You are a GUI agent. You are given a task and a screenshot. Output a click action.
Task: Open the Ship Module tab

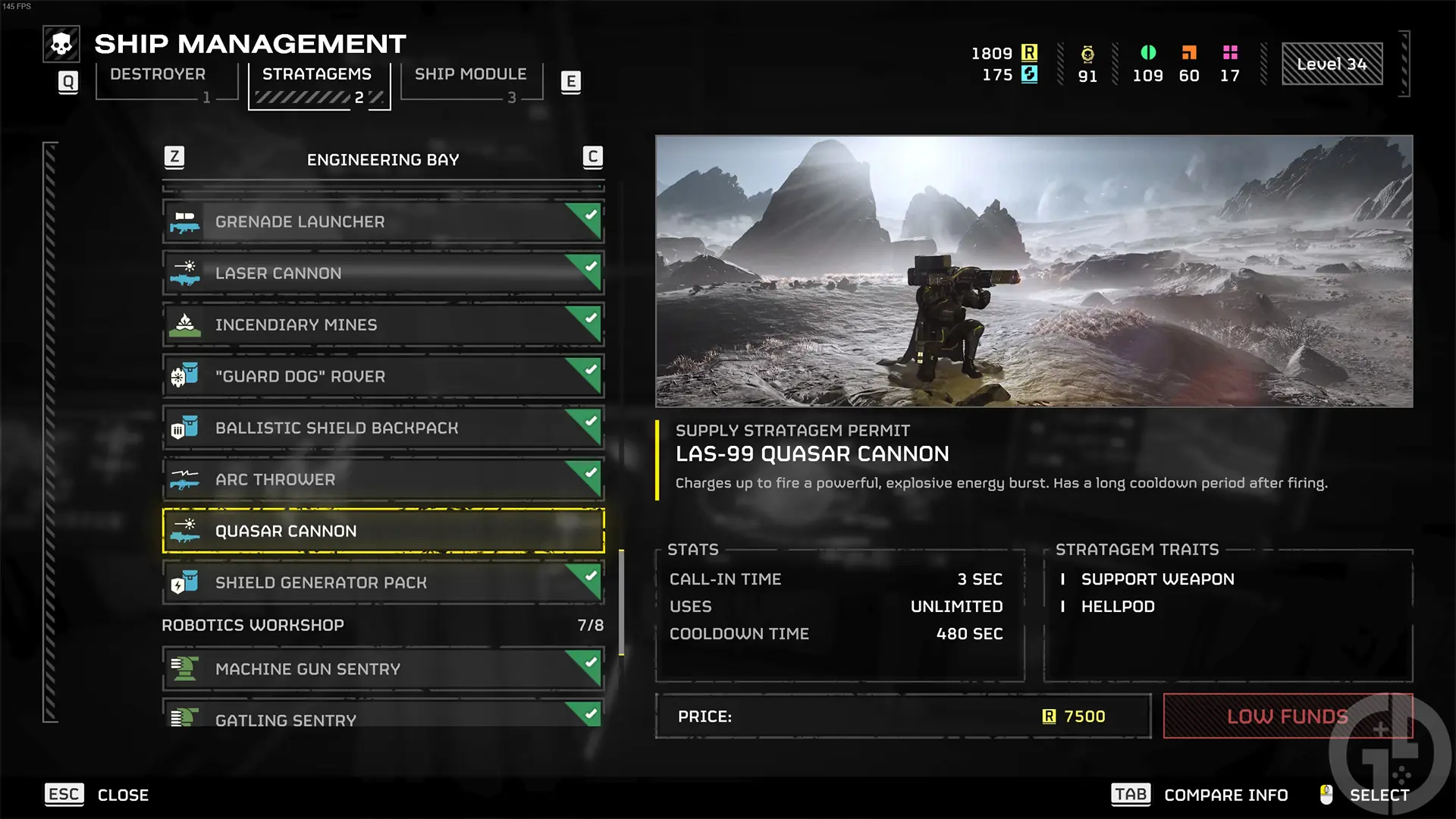[x=471, y=74]
